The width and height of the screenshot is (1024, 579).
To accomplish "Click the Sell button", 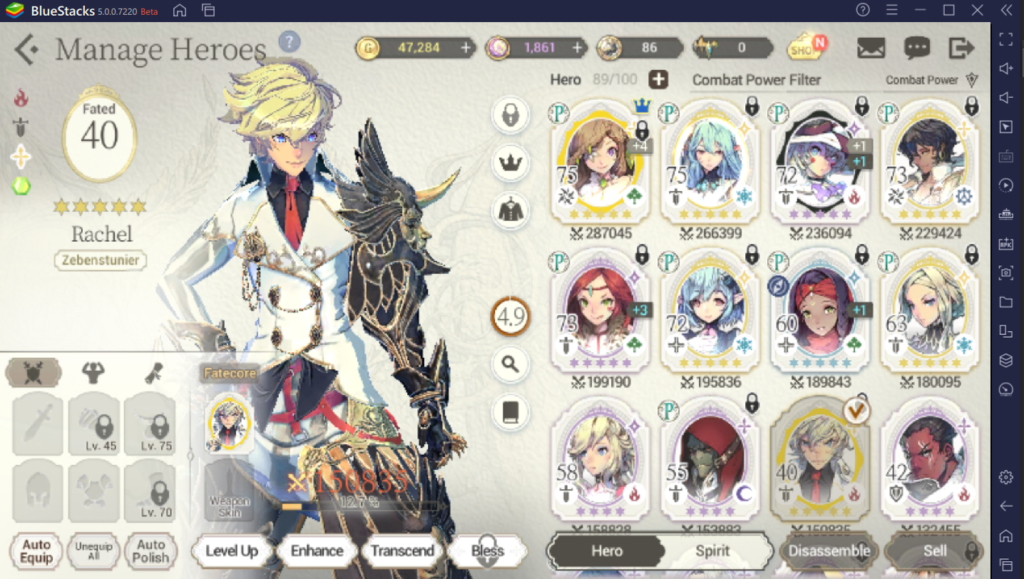I will (x=934, y=550).
